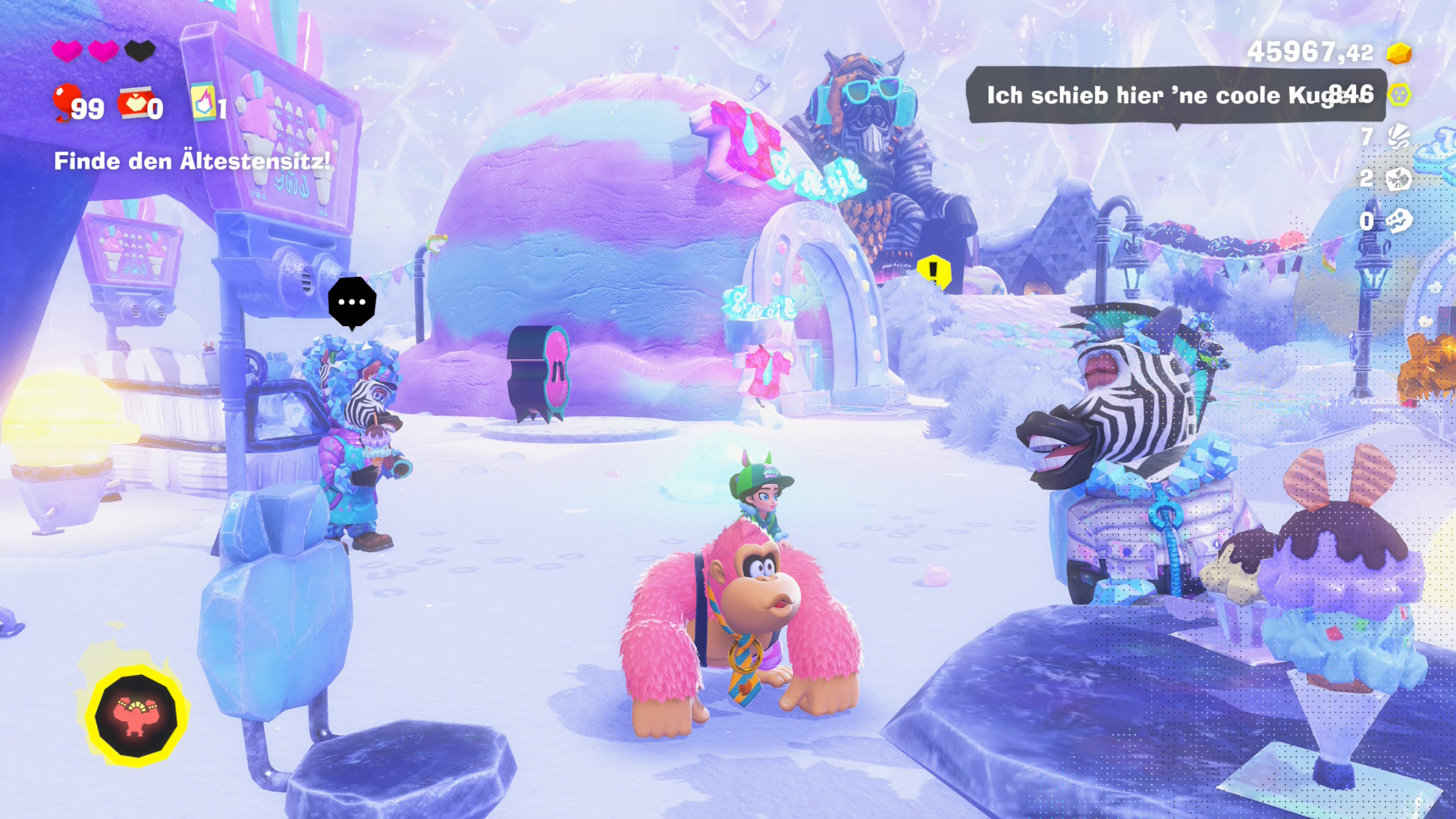Image resolution: width=1456 pixels, height=819 pixels.
Task: Open the black three-dot talk bubble
Action: (352, 302)
